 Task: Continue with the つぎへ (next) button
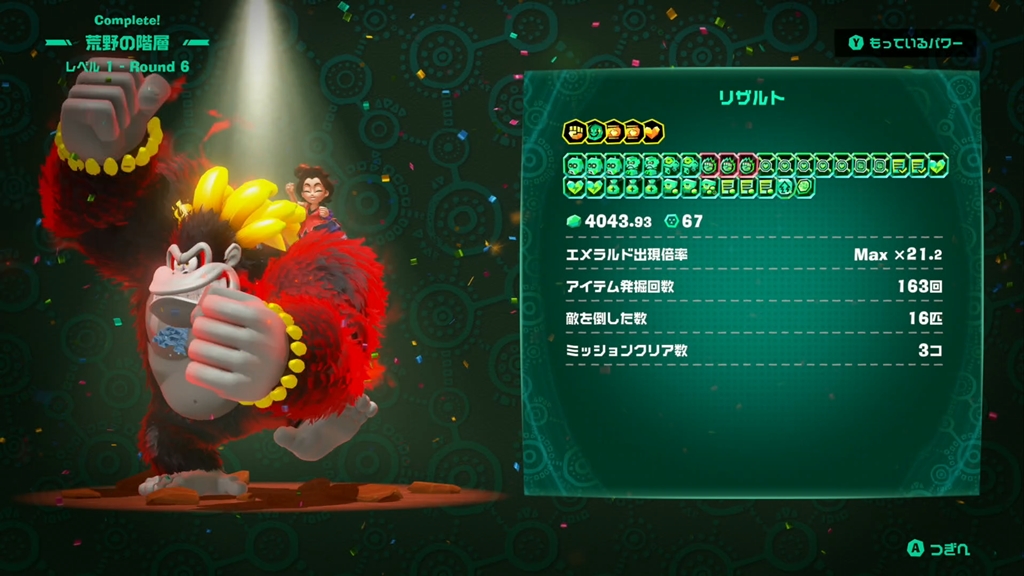click(x=938, y=549)
